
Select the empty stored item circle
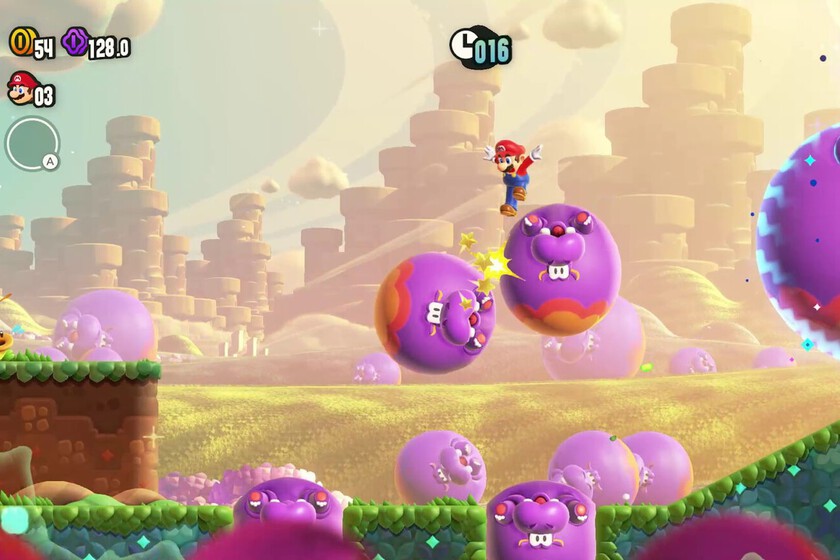(x=31, y=144)
